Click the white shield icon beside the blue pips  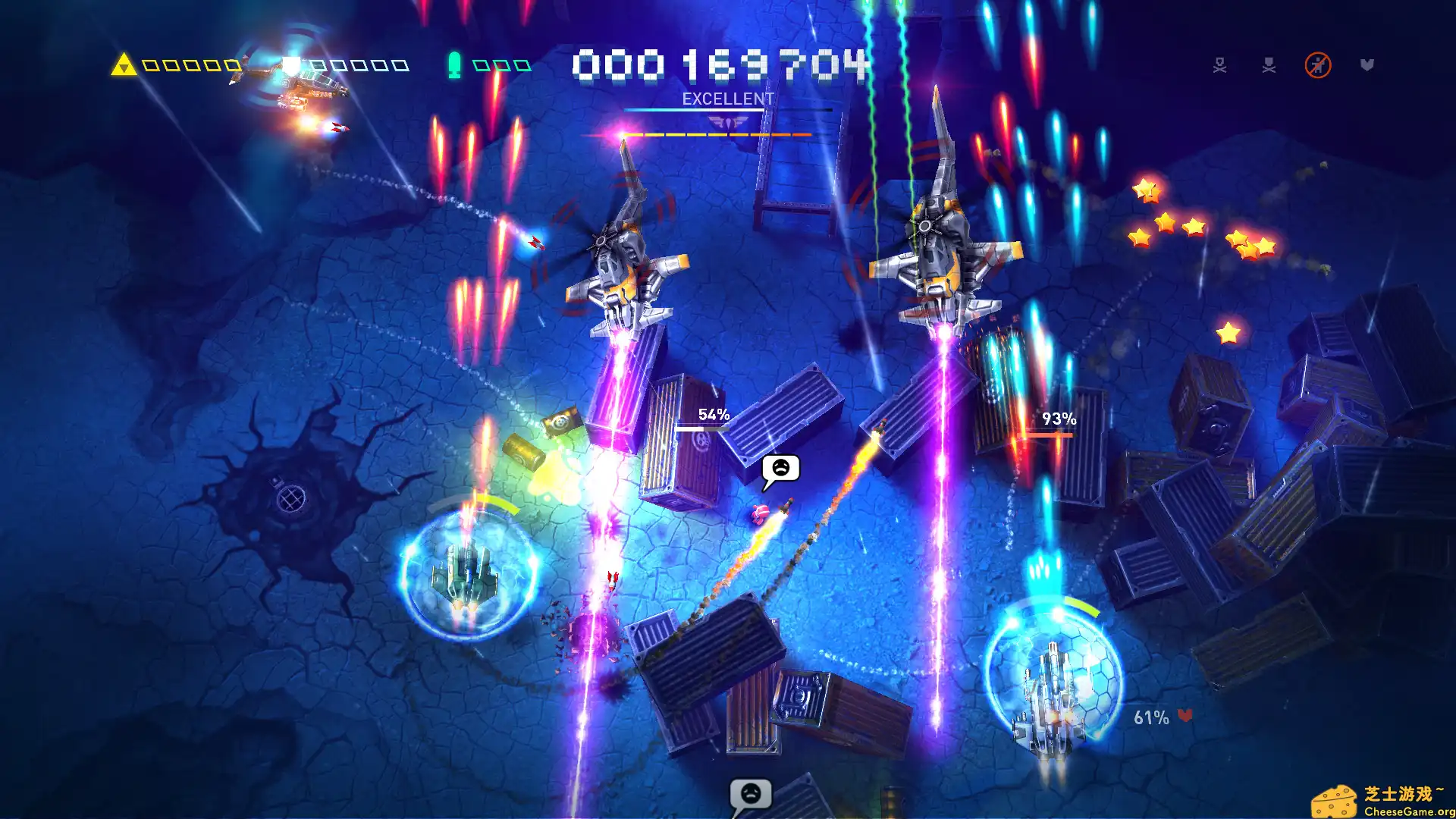point(292,64)
